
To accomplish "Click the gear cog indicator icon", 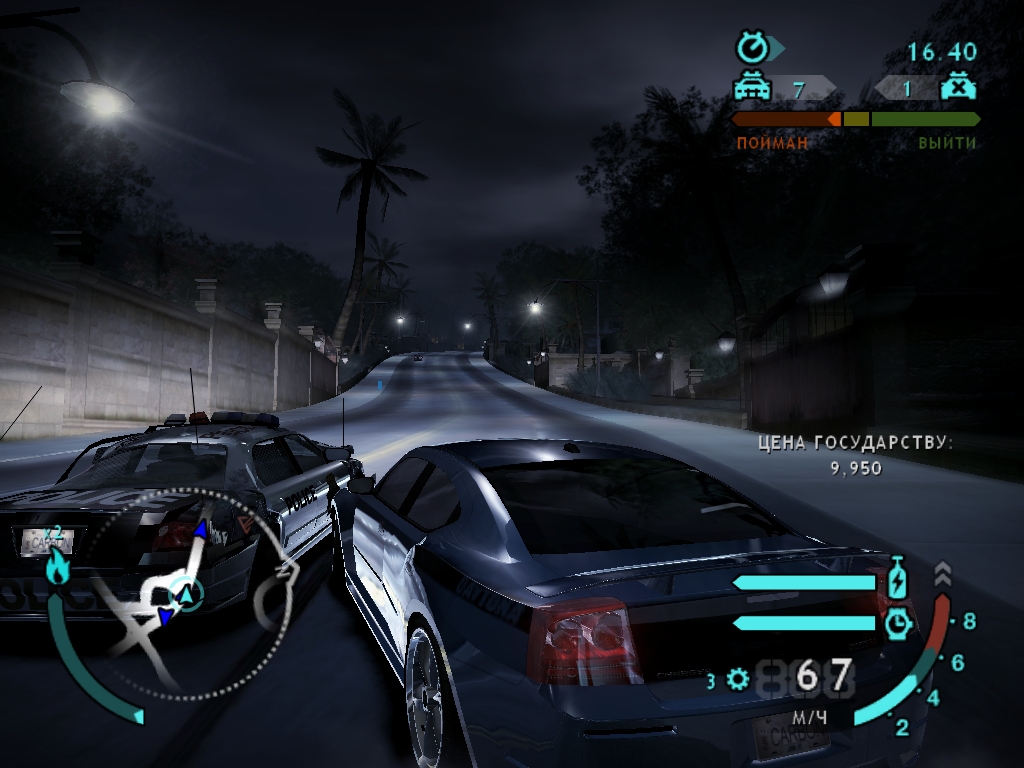I will click(x=738, y=681).
